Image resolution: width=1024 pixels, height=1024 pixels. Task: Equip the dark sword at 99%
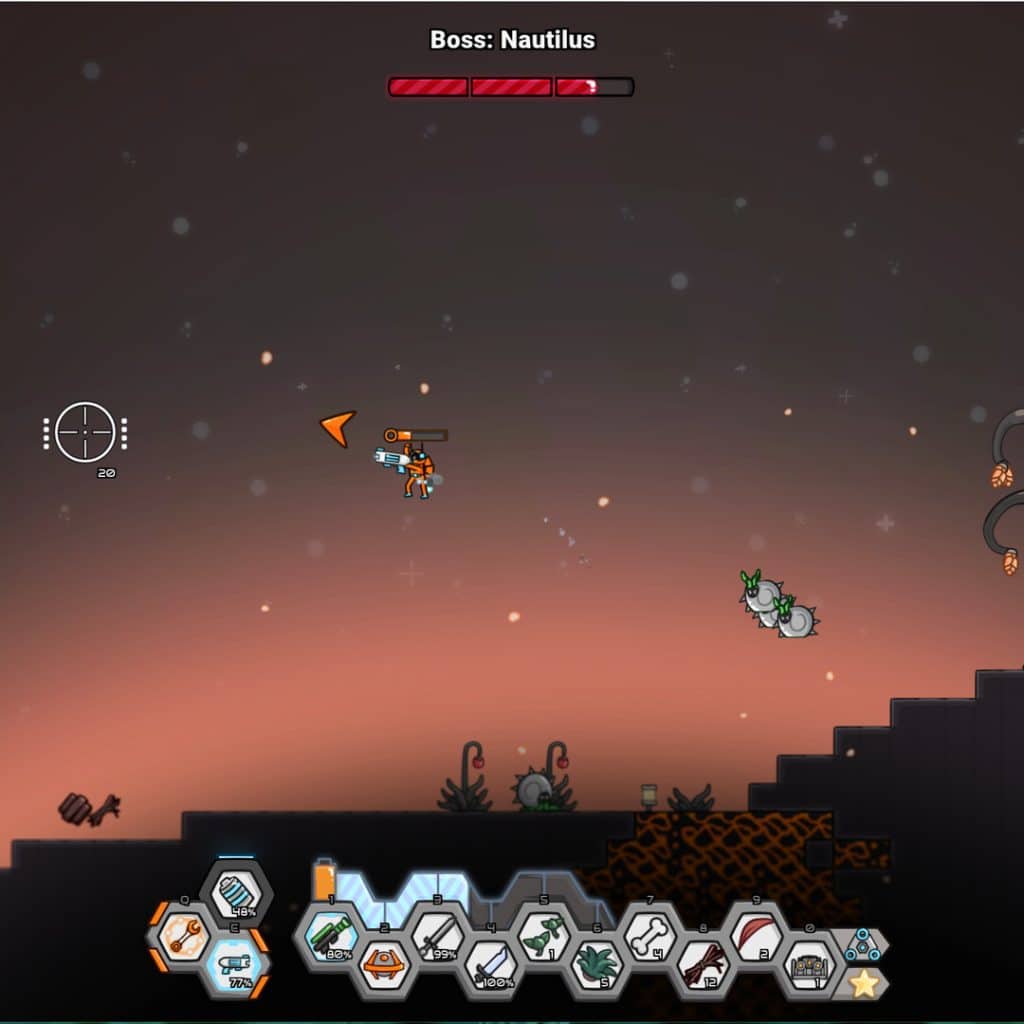click(x=438, y=937)
